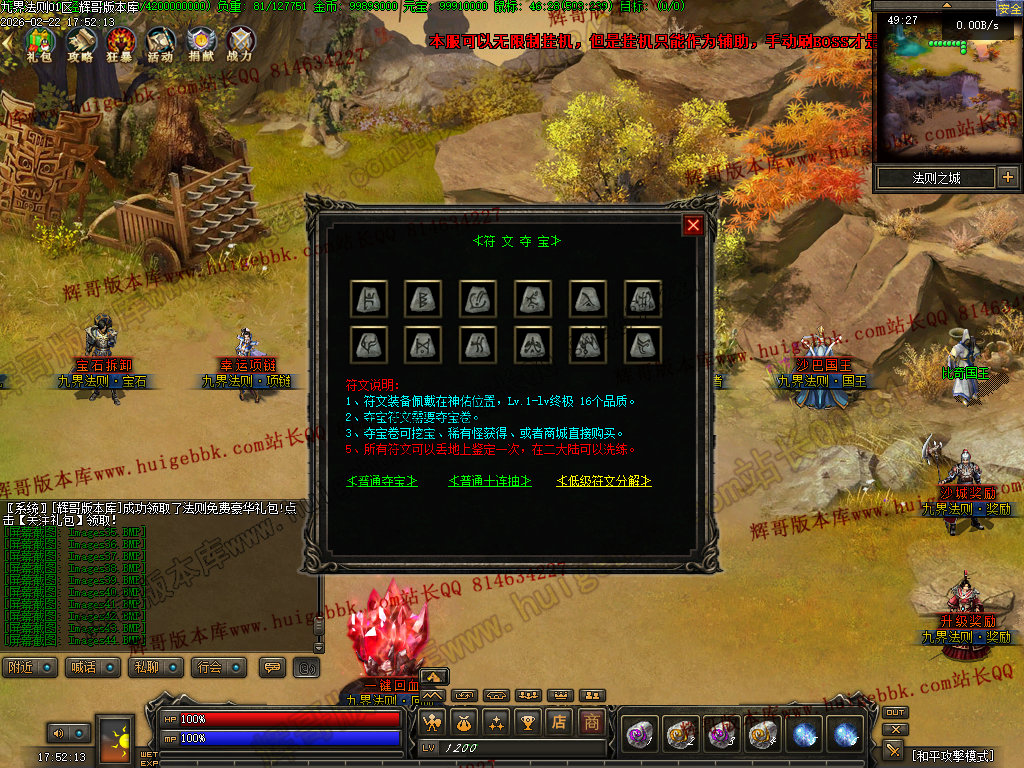Switch to the 行会 guild chat channel

click(218, 667)
